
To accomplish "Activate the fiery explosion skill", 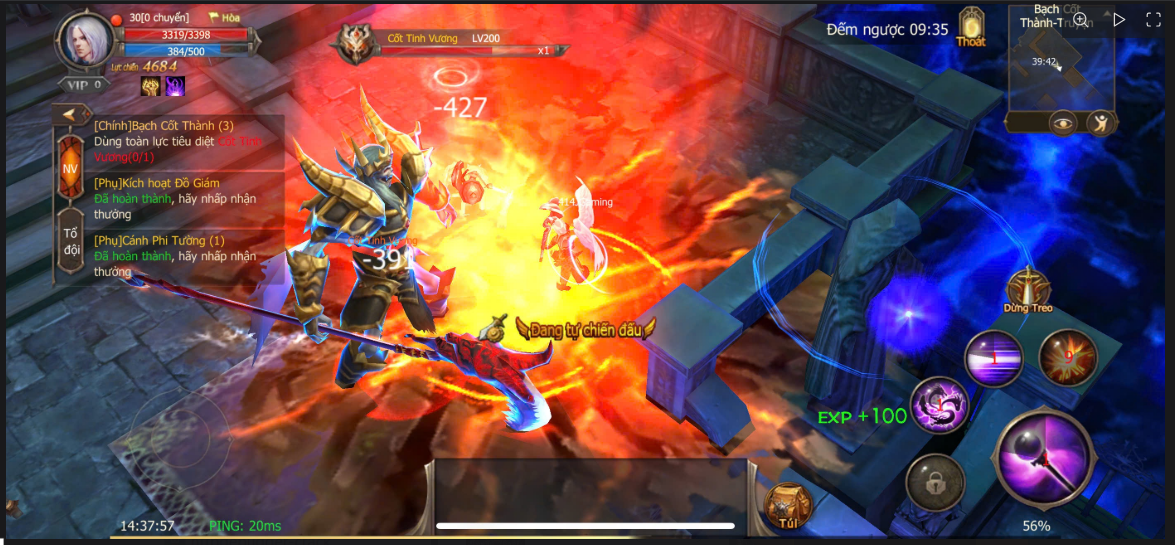I will 1068,356.
